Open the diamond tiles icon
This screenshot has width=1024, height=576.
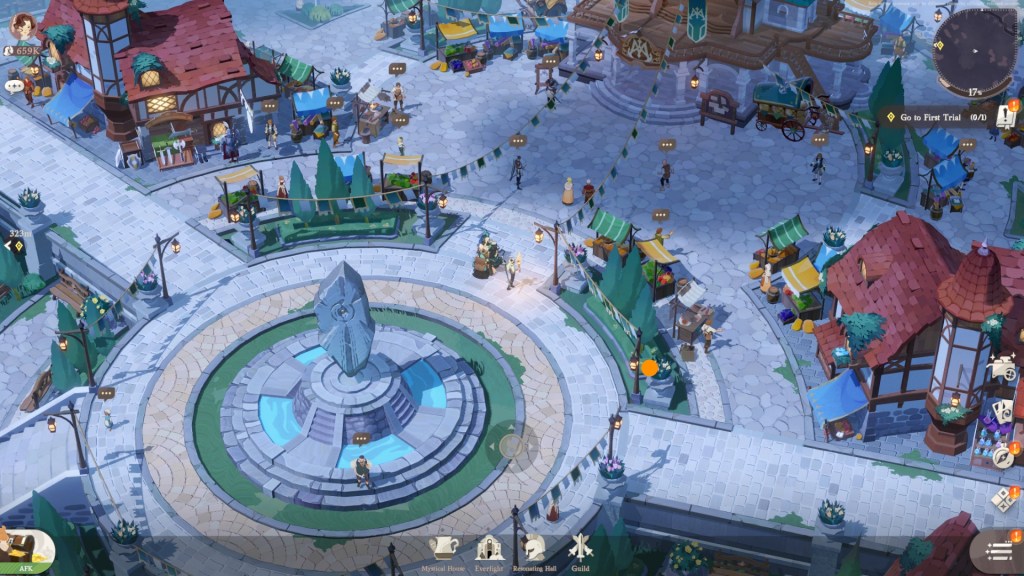[1003, 498]
